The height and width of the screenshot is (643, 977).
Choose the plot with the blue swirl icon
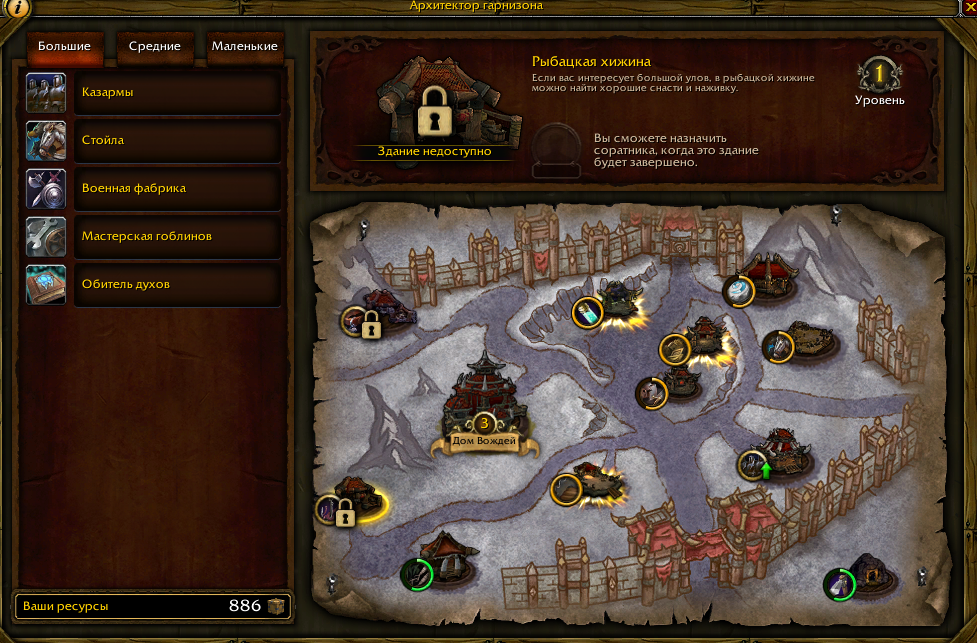tap(738, 290)
